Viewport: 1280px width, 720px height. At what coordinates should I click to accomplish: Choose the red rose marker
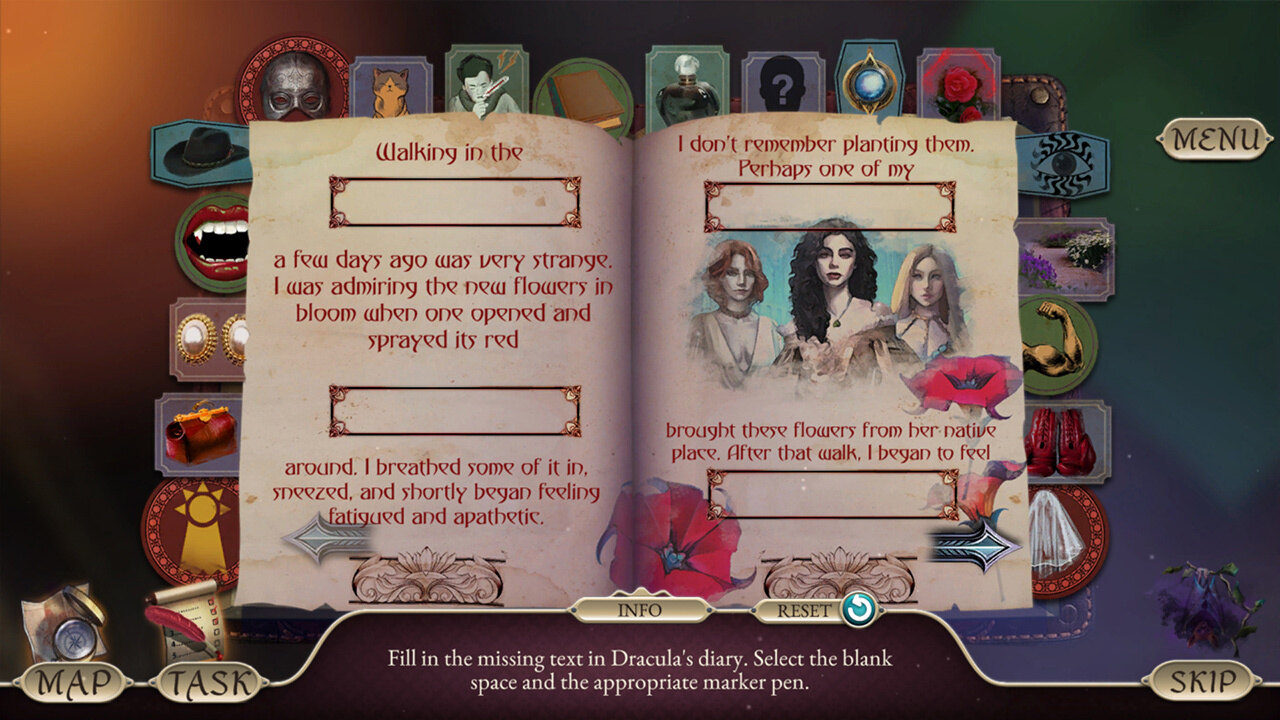tap(958, 88)
